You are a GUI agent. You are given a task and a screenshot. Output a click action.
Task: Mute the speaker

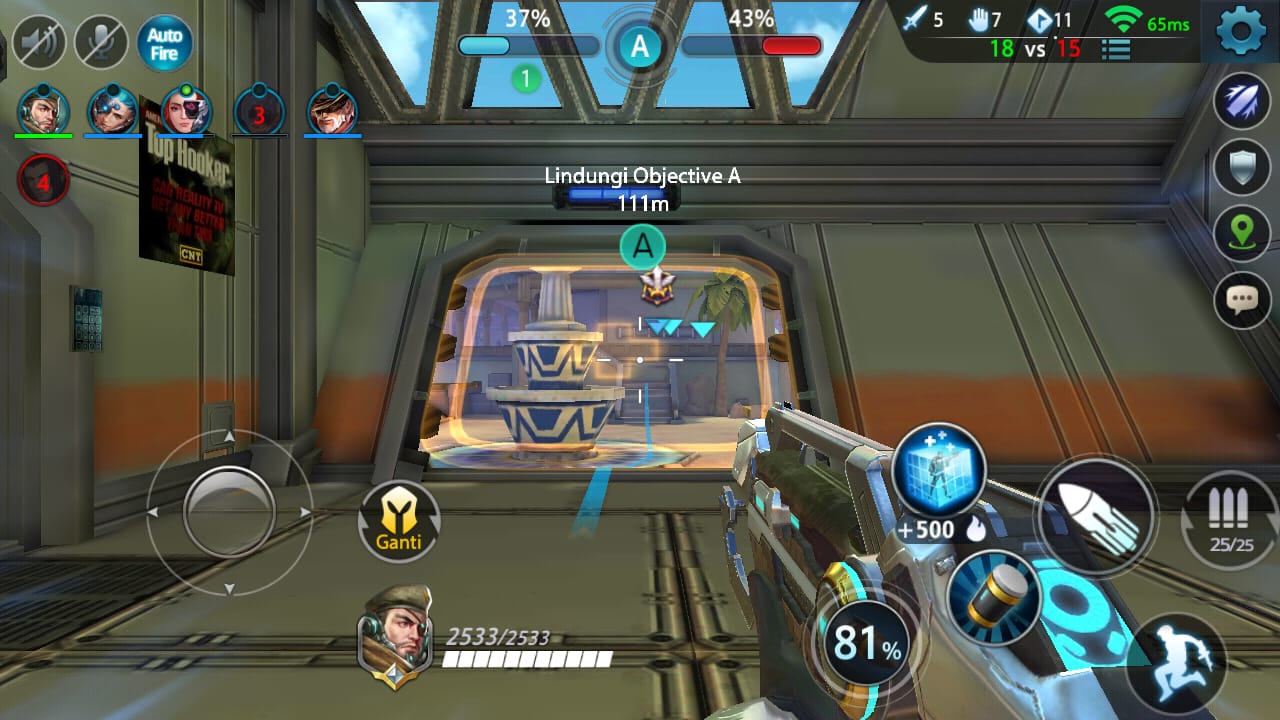click(40, 40)
